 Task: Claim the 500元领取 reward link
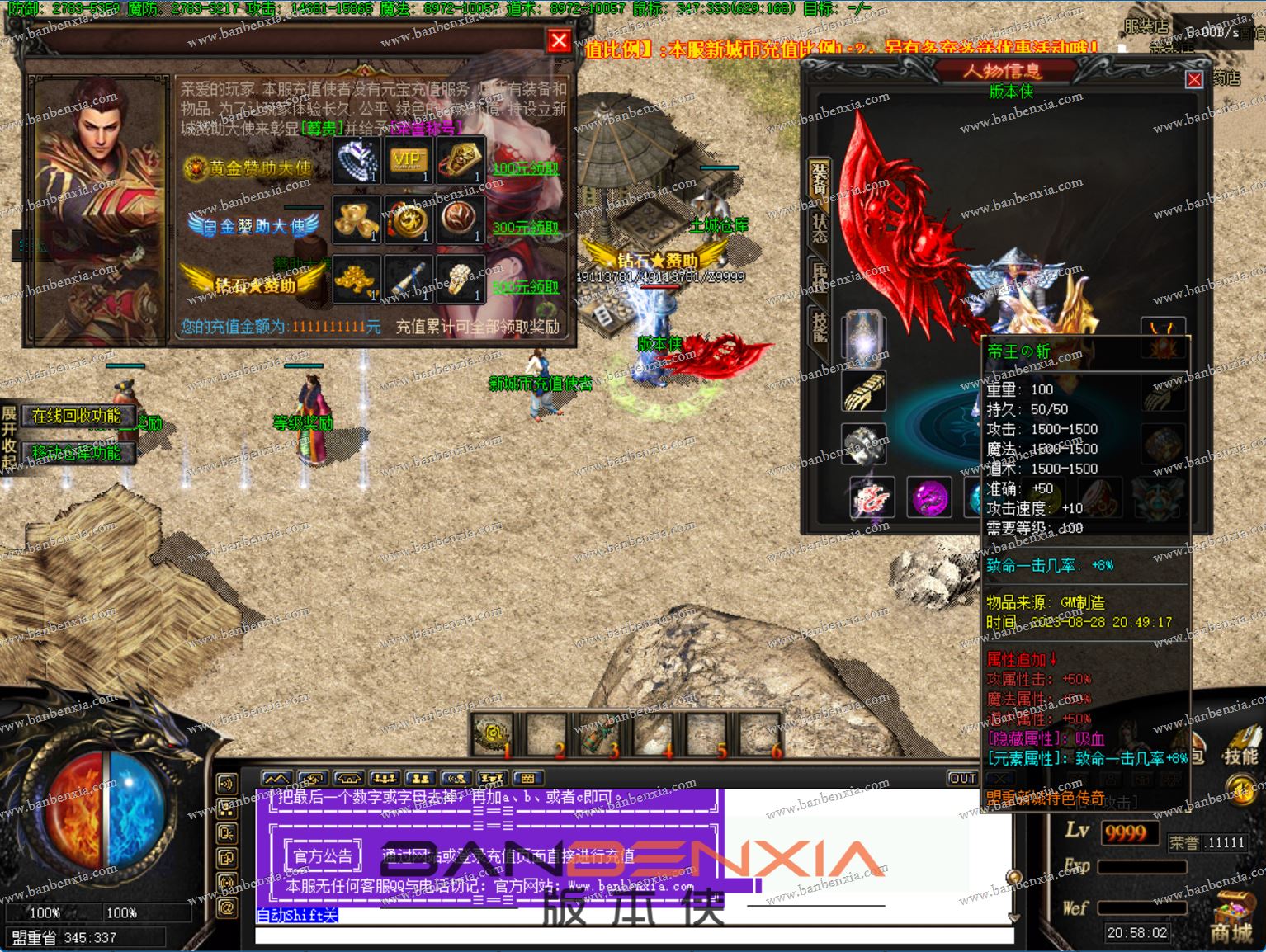click(526, 286)
